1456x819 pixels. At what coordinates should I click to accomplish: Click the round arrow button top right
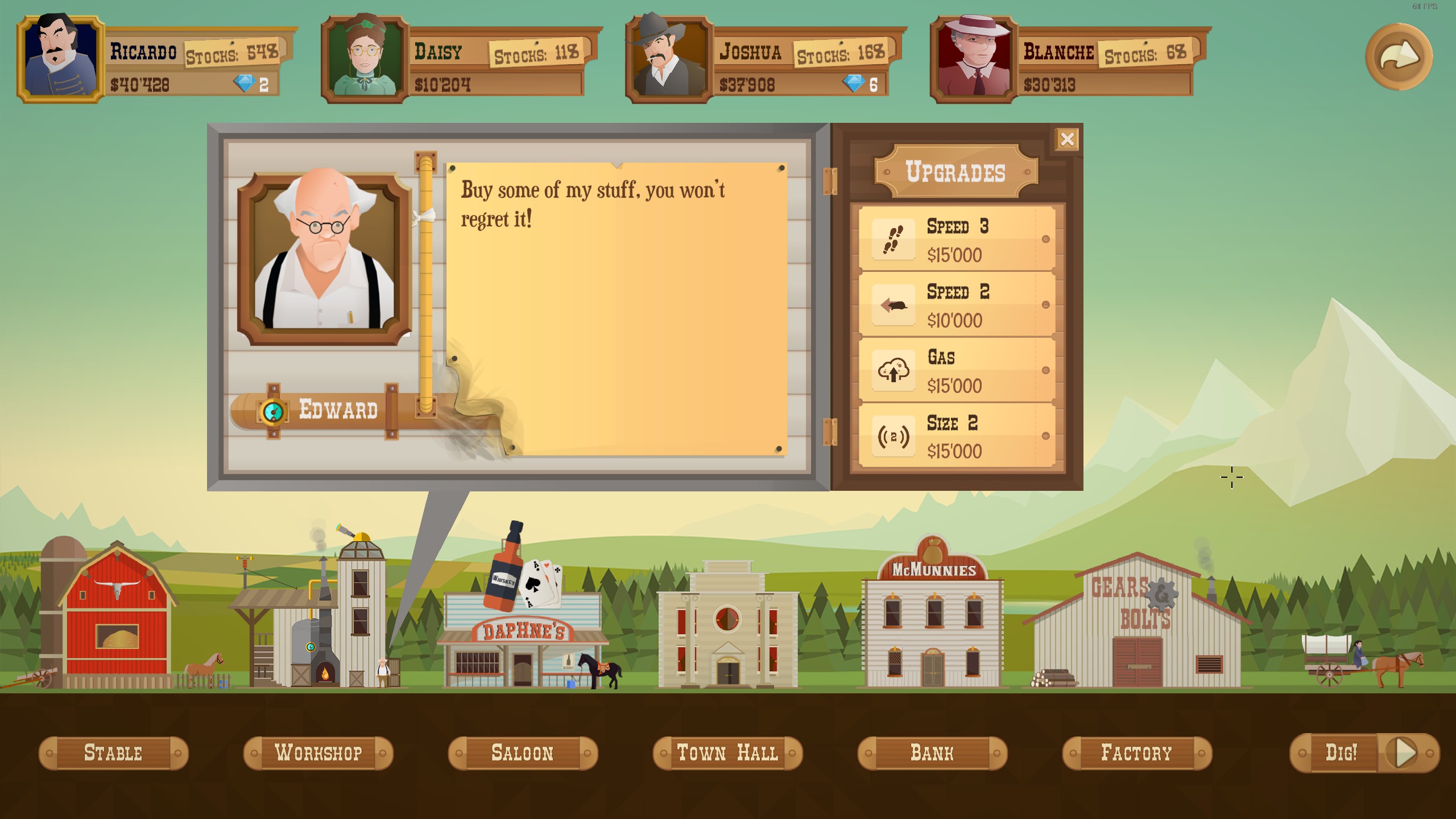pos(1399,57)
